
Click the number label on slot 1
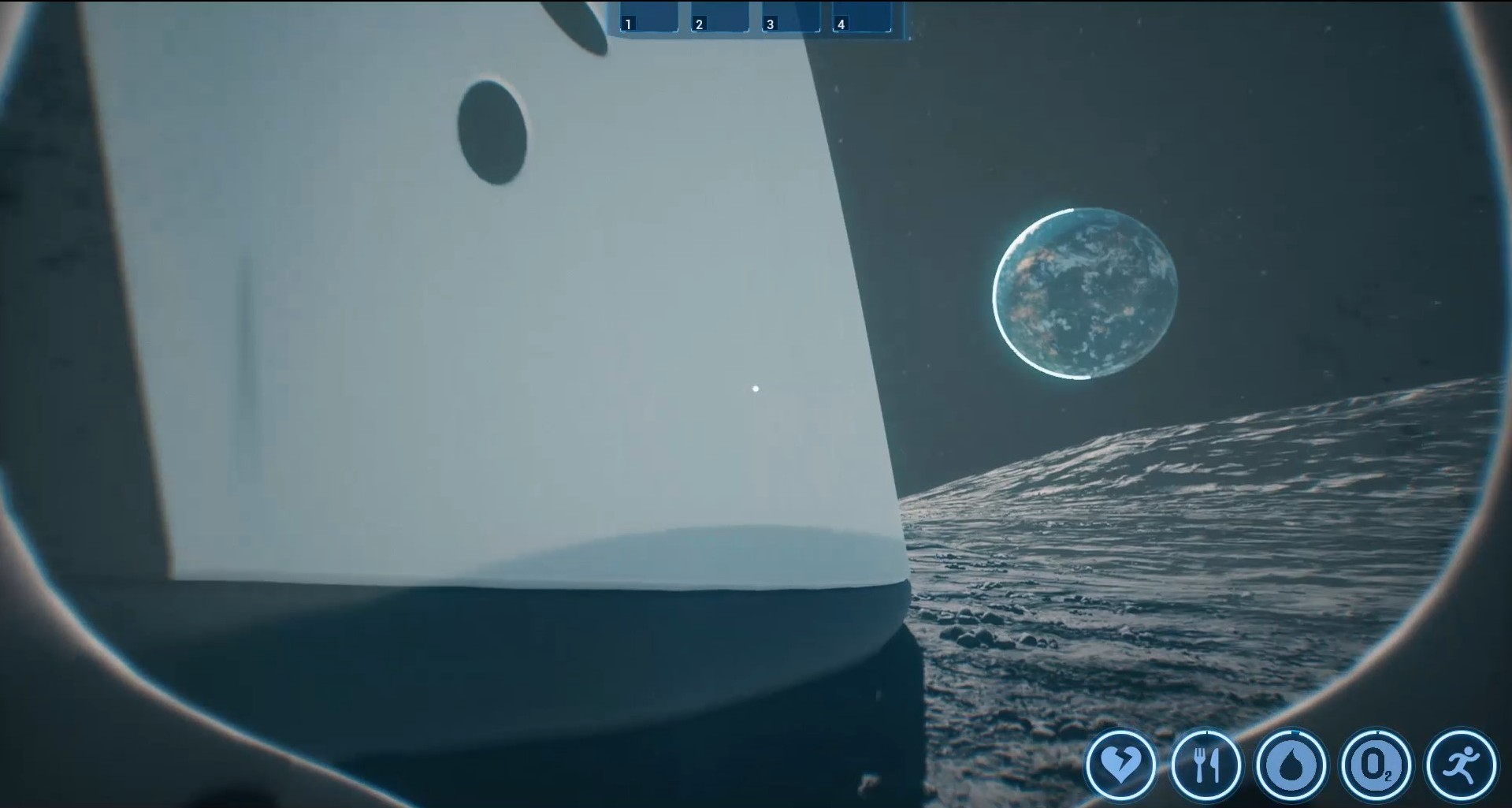[628, 24]
